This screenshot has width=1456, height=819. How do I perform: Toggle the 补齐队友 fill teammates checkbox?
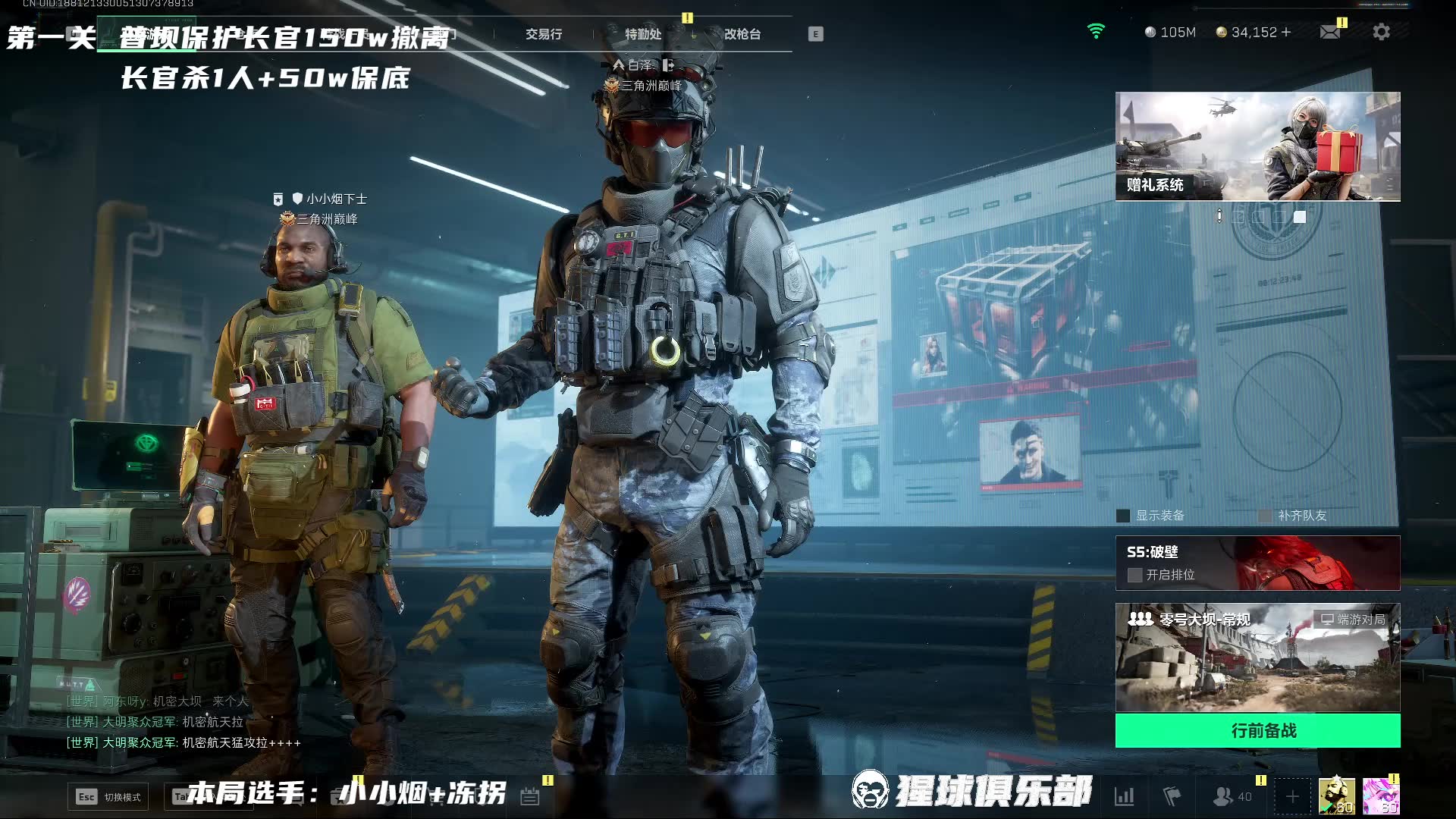(1265, 516)
